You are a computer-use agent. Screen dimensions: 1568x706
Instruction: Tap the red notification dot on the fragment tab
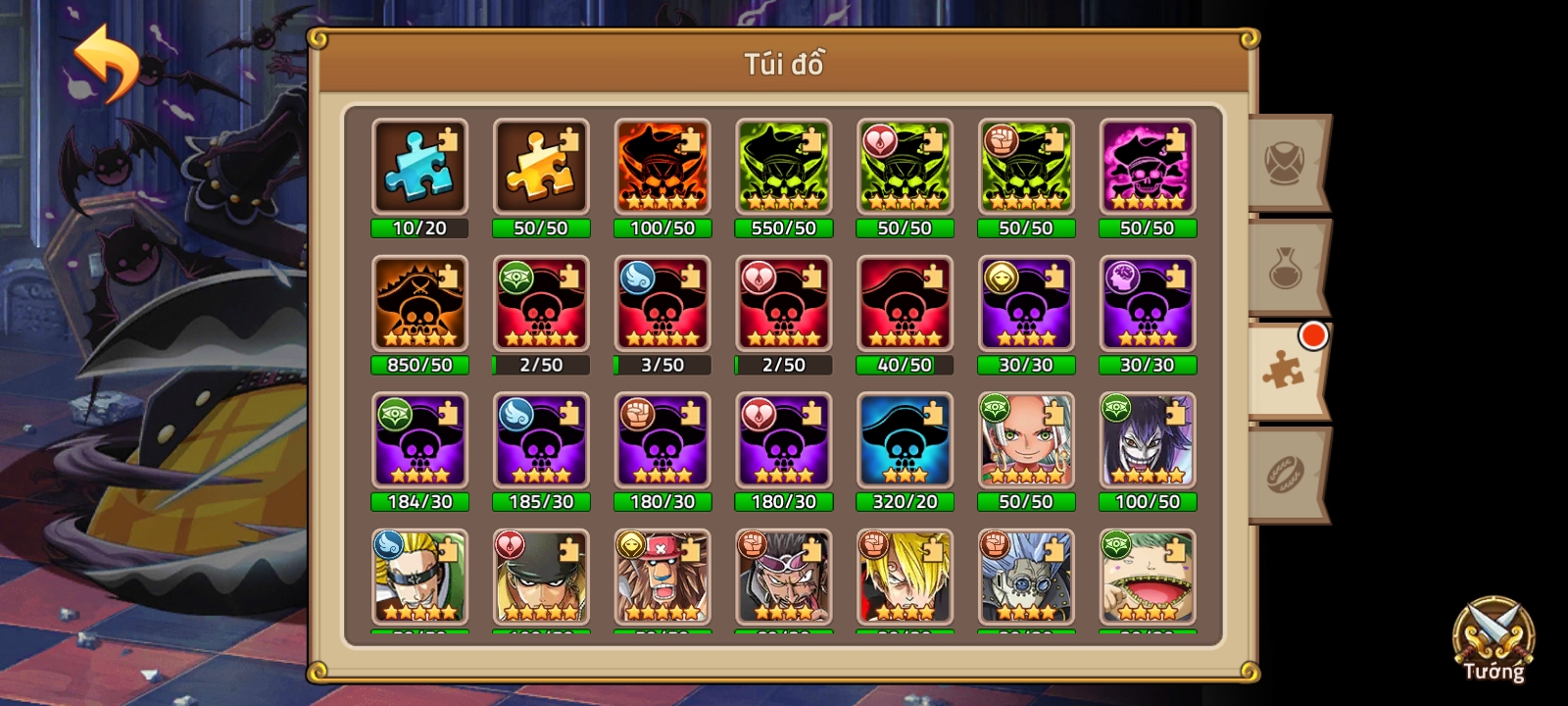click(1313, 336)
